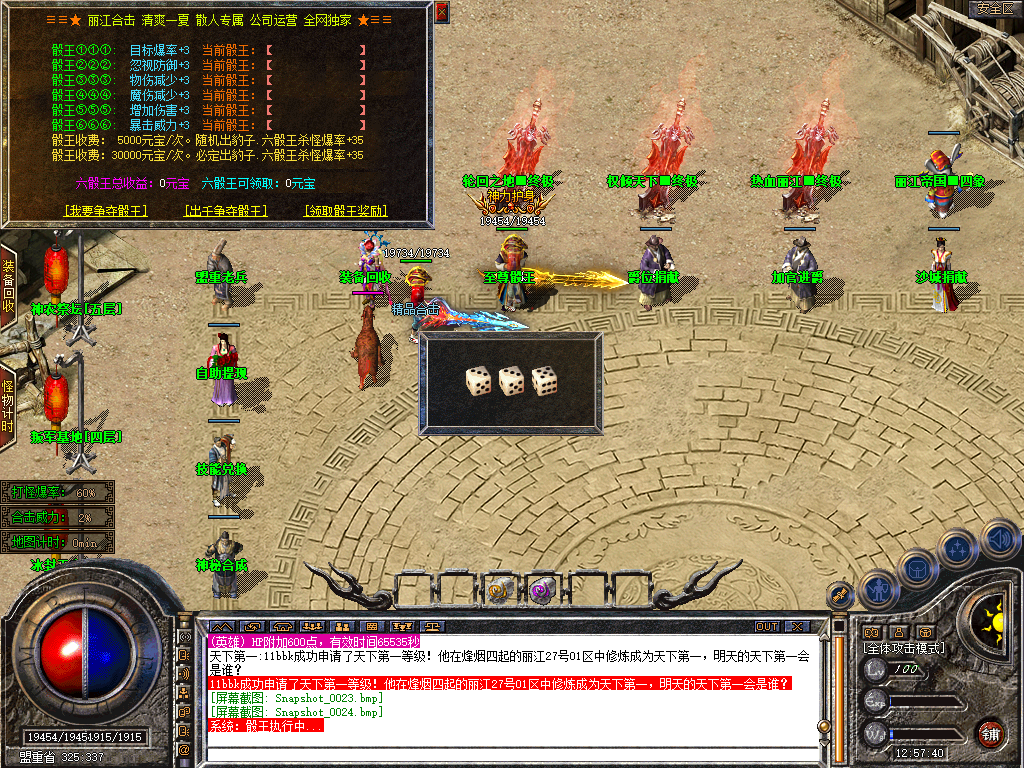The height and width of the screenshot is (768, 1024).
Task: Select the purple swirl belt item
Action: (541, 588)
